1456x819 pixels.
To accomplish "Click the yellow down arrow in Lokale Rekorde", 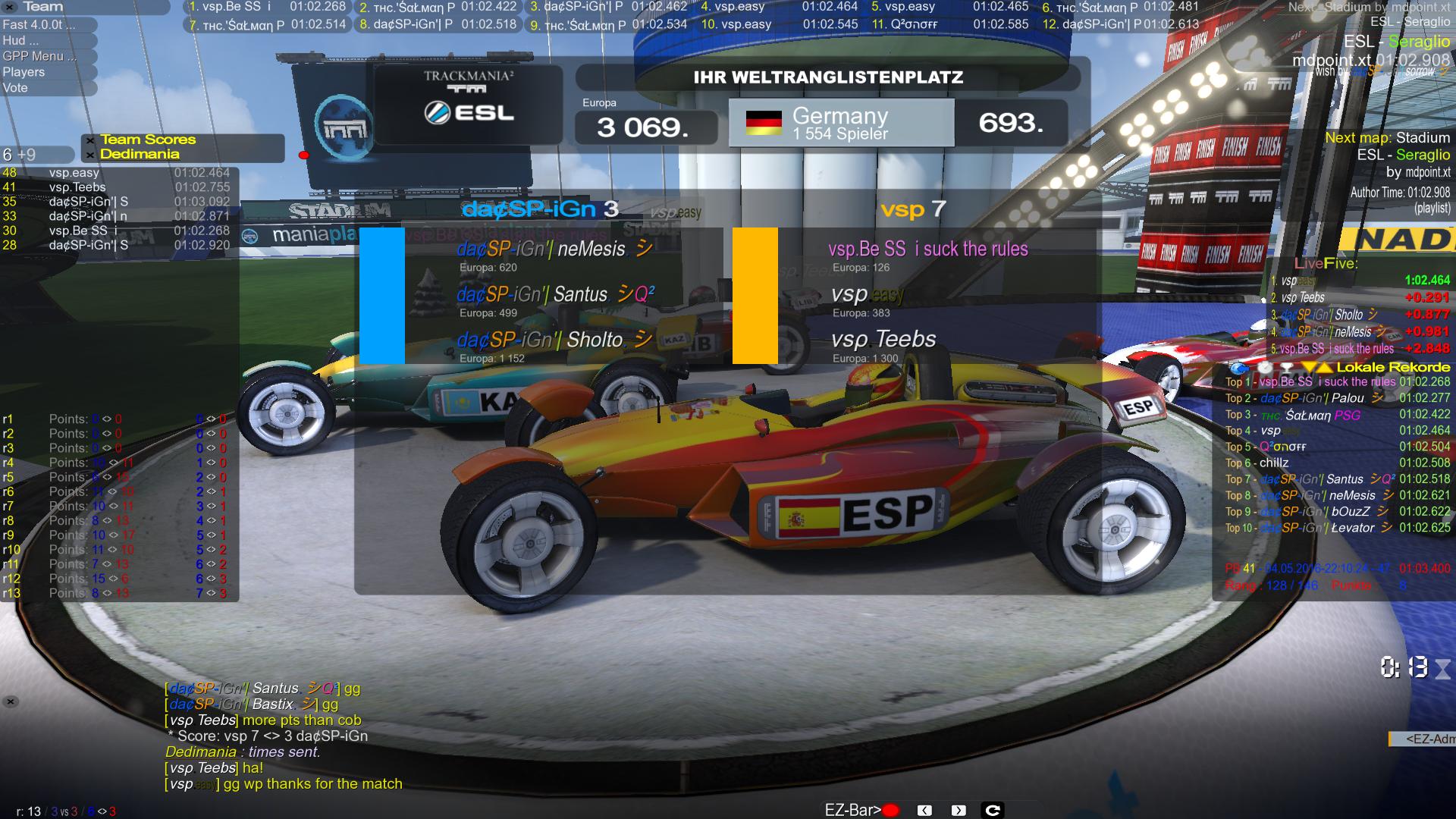I will (x=1310, y=368).
